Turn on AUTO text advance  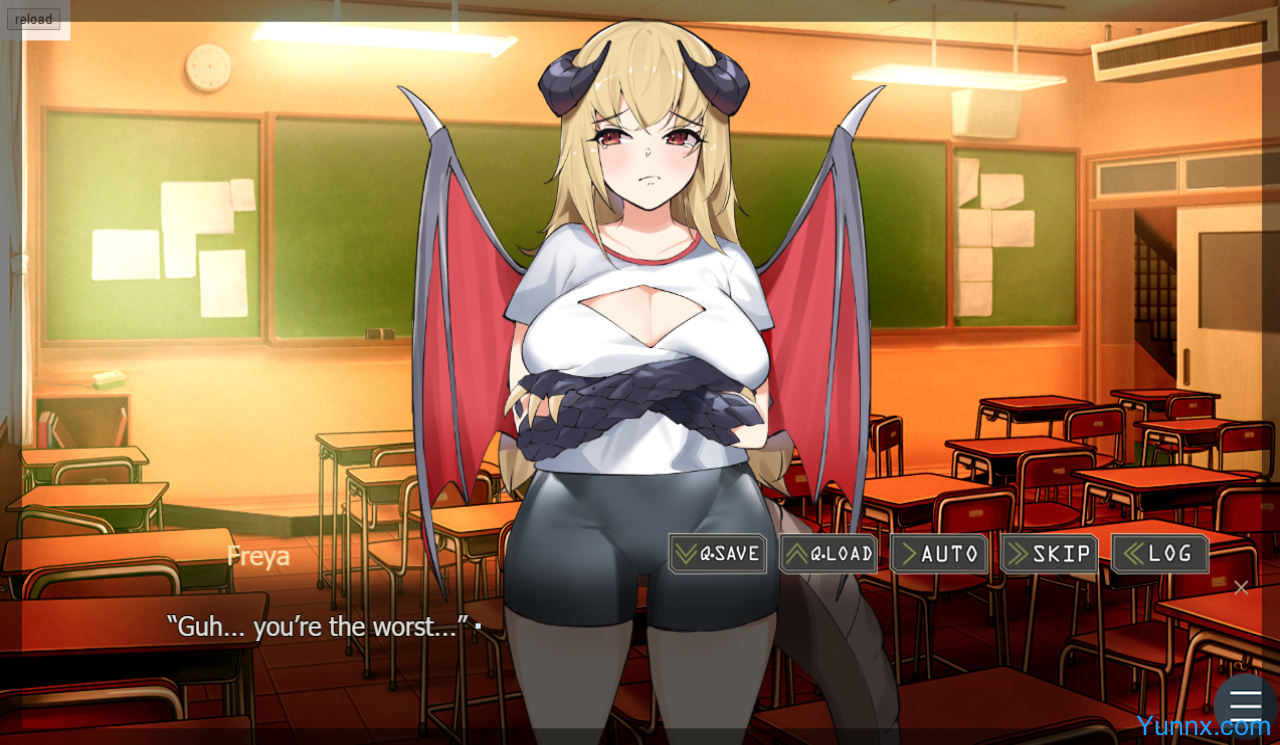(938, 554)
